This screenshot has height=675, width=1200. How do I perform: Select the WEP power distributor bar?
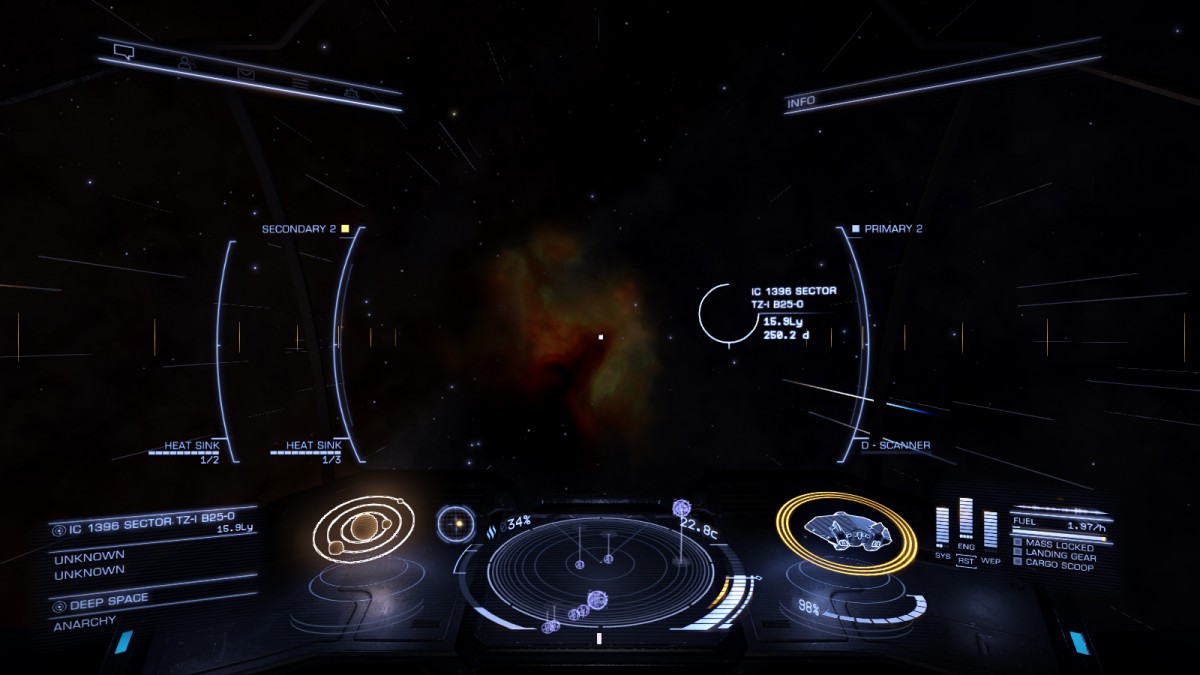click(990, 528)
